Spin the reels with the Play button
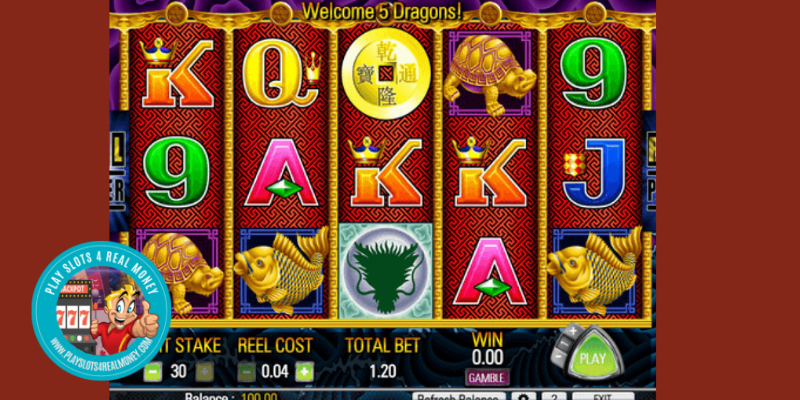 (594, 357)
